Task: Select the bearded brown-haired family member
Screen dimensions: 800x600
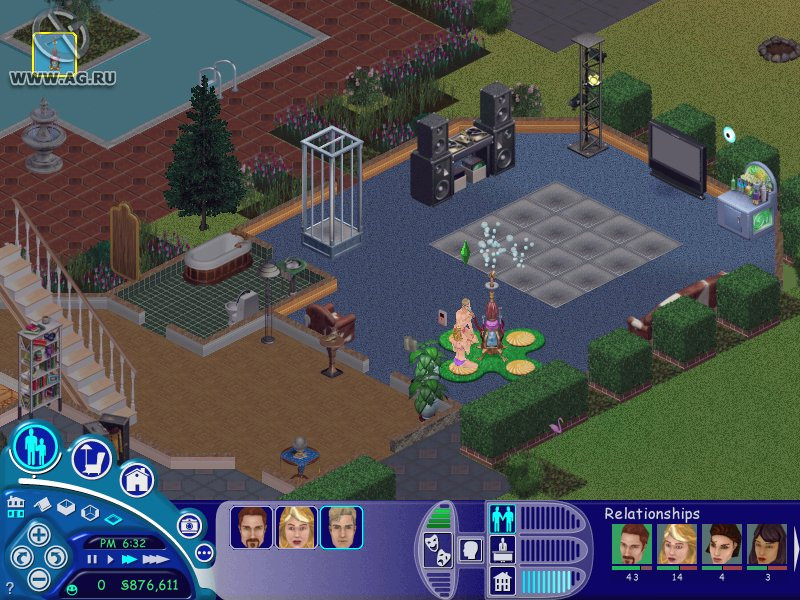Action: point(252,527)
